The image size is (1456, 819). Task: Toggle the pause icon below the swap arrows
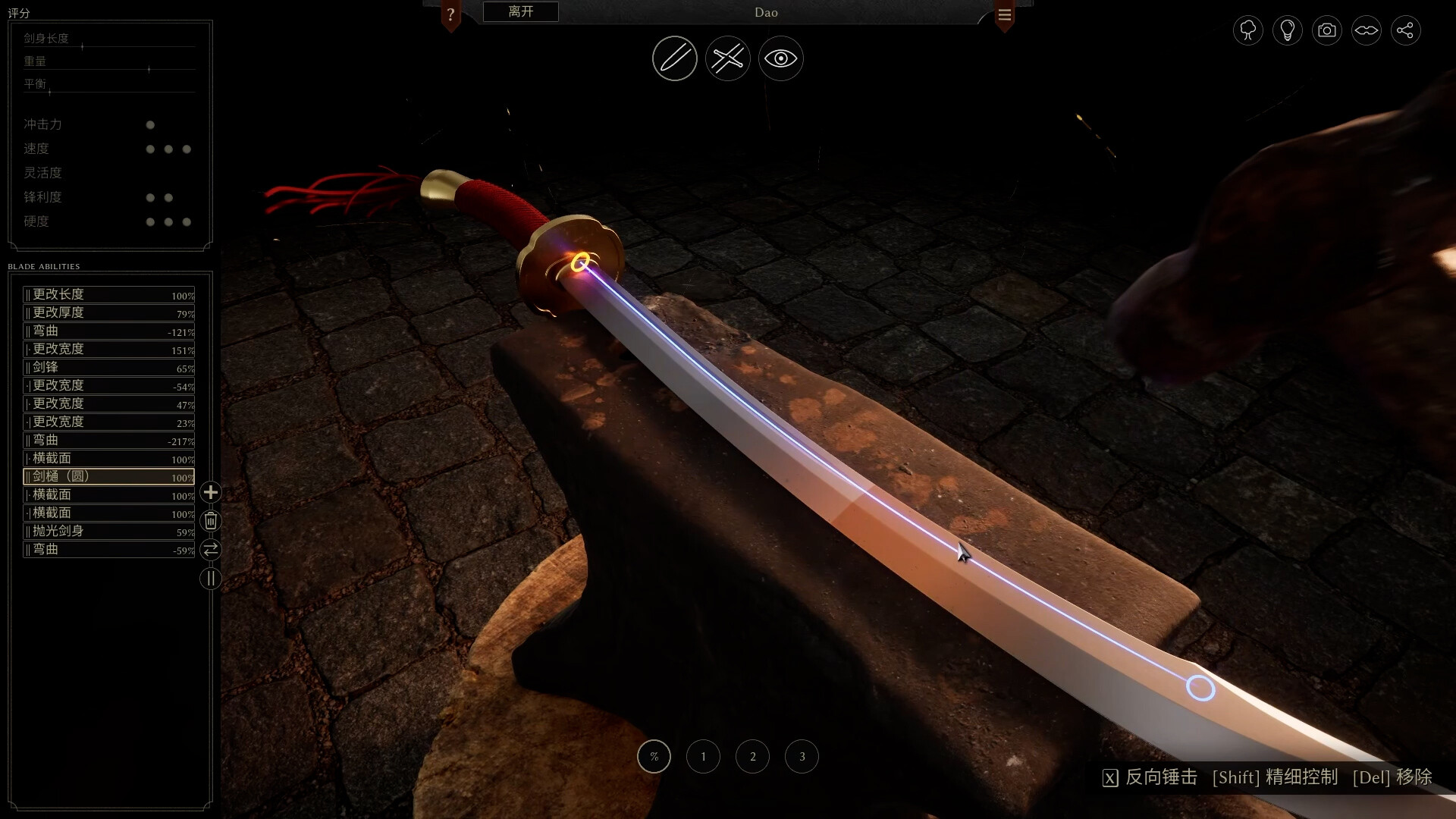coord(210,579)
